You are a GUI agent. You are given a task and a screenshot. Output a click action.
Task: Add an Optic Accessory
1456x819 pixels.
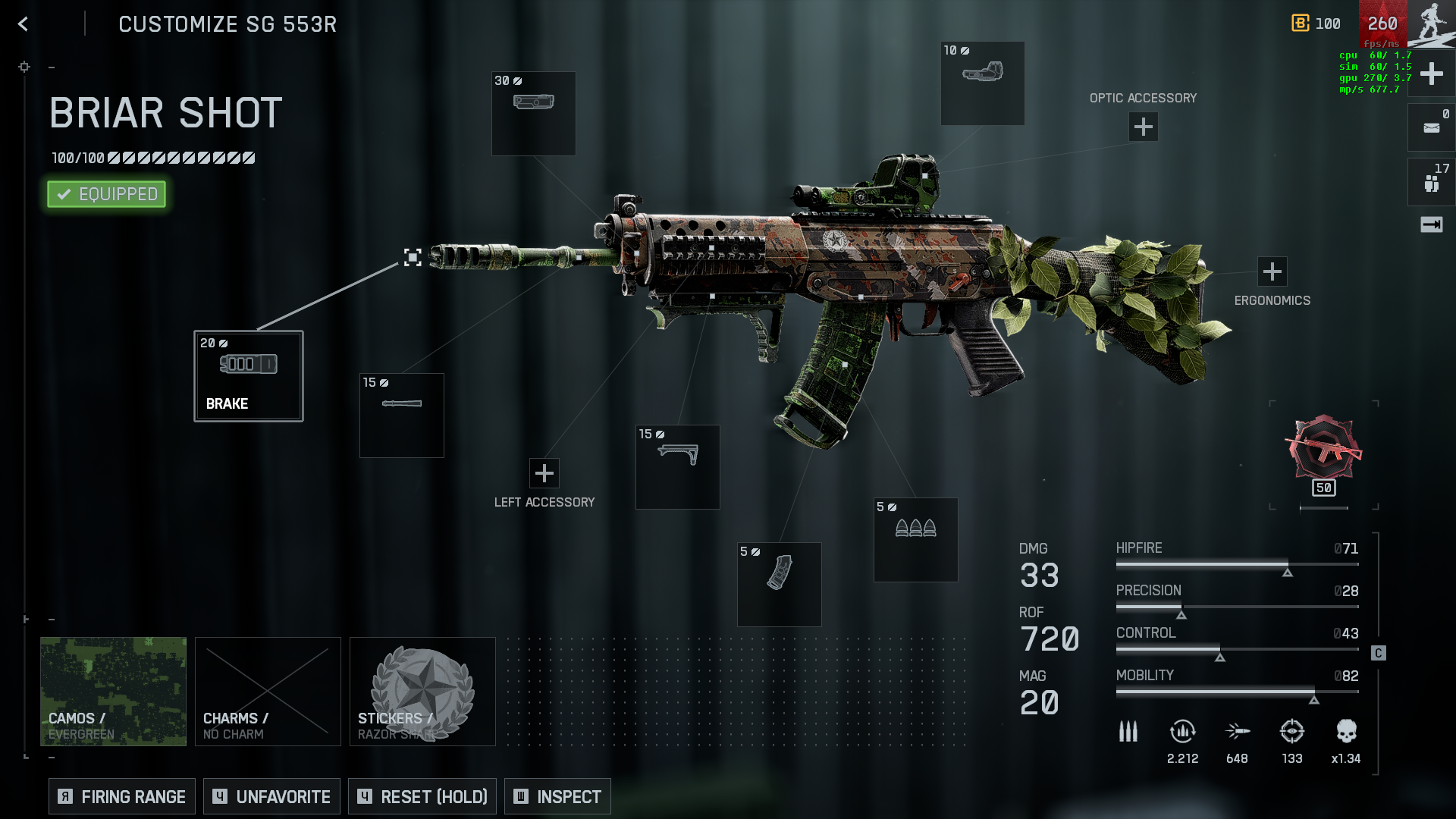[1143, 127]
